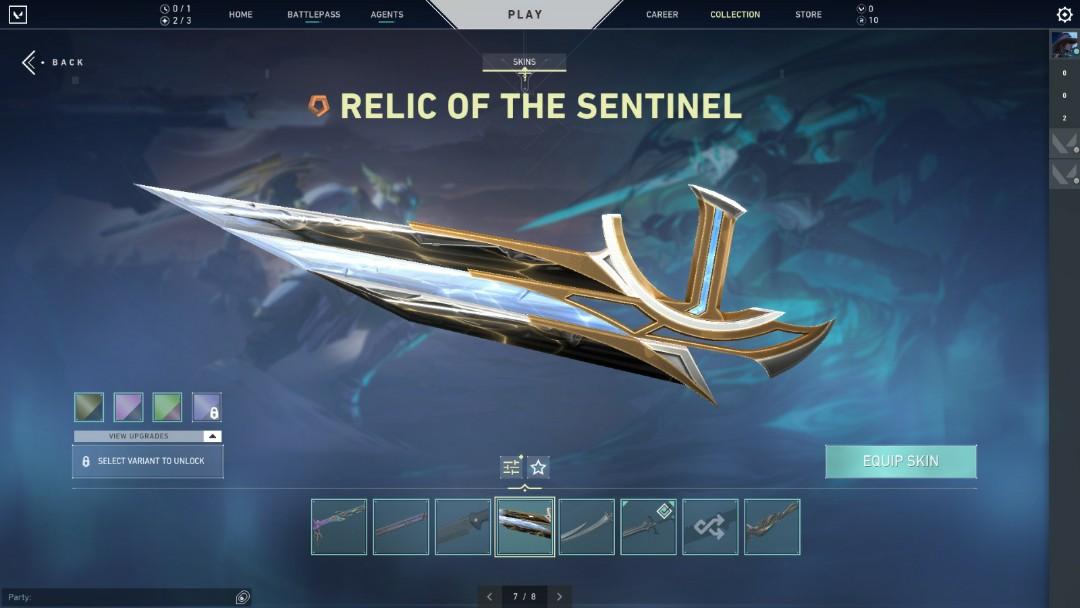Pick the bright green color variant
1080x608 pixels.
167,407
